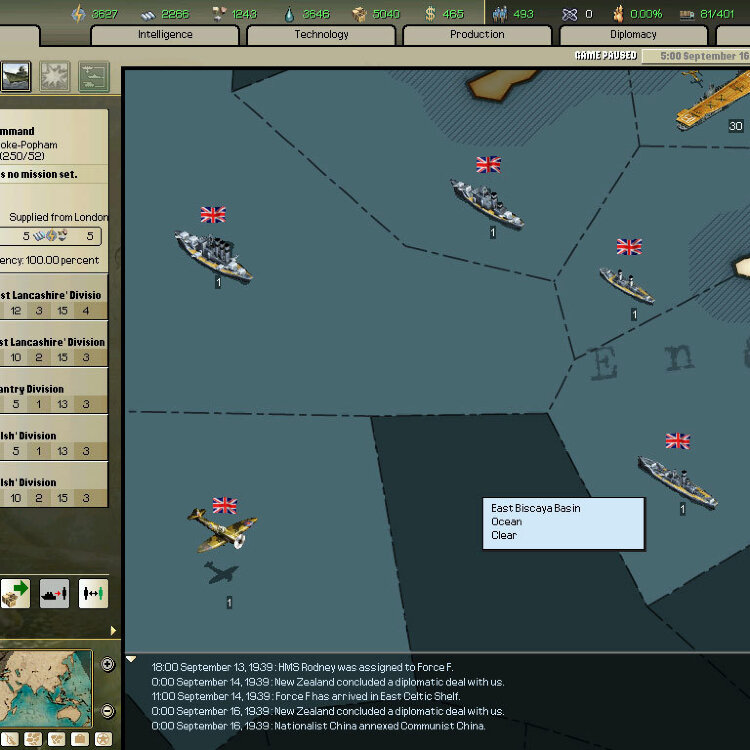Screen dimensions: 750x750
Task: Click the date and time display
Action: [x=695, y=56]
